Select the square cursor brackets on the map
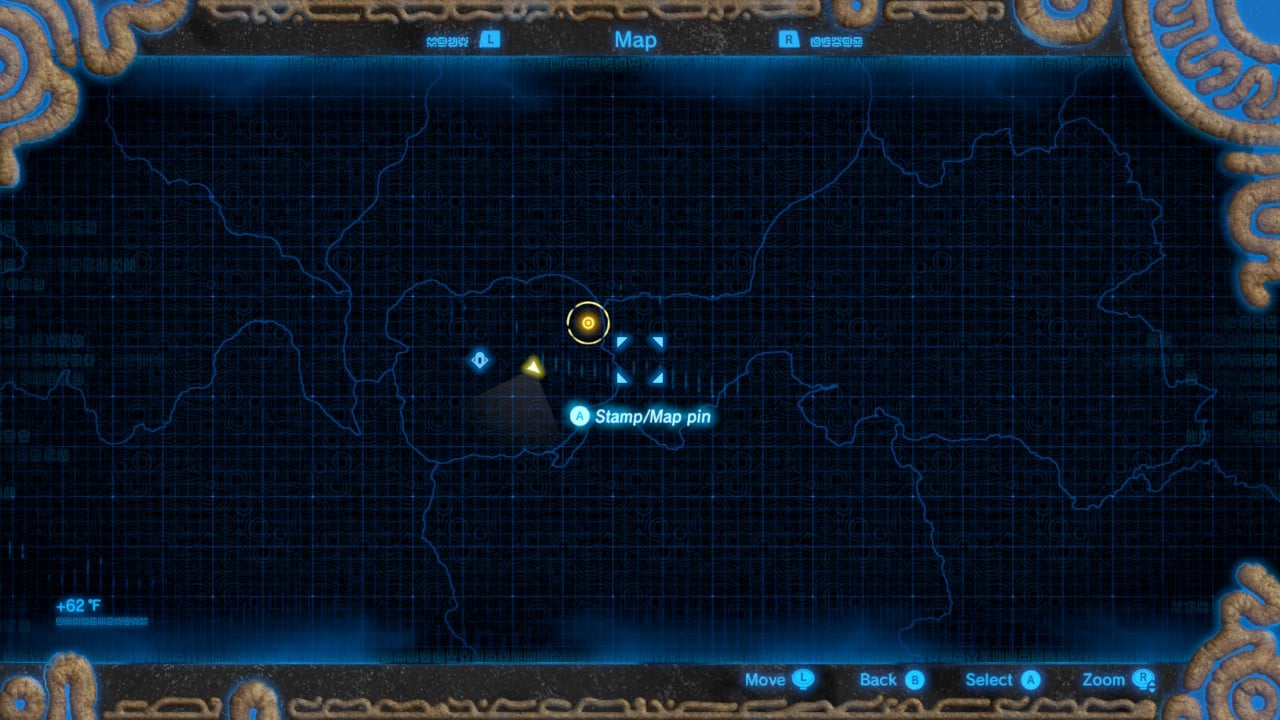Image resolution: width=1280 pixels, height=720 pixels. 641,360
